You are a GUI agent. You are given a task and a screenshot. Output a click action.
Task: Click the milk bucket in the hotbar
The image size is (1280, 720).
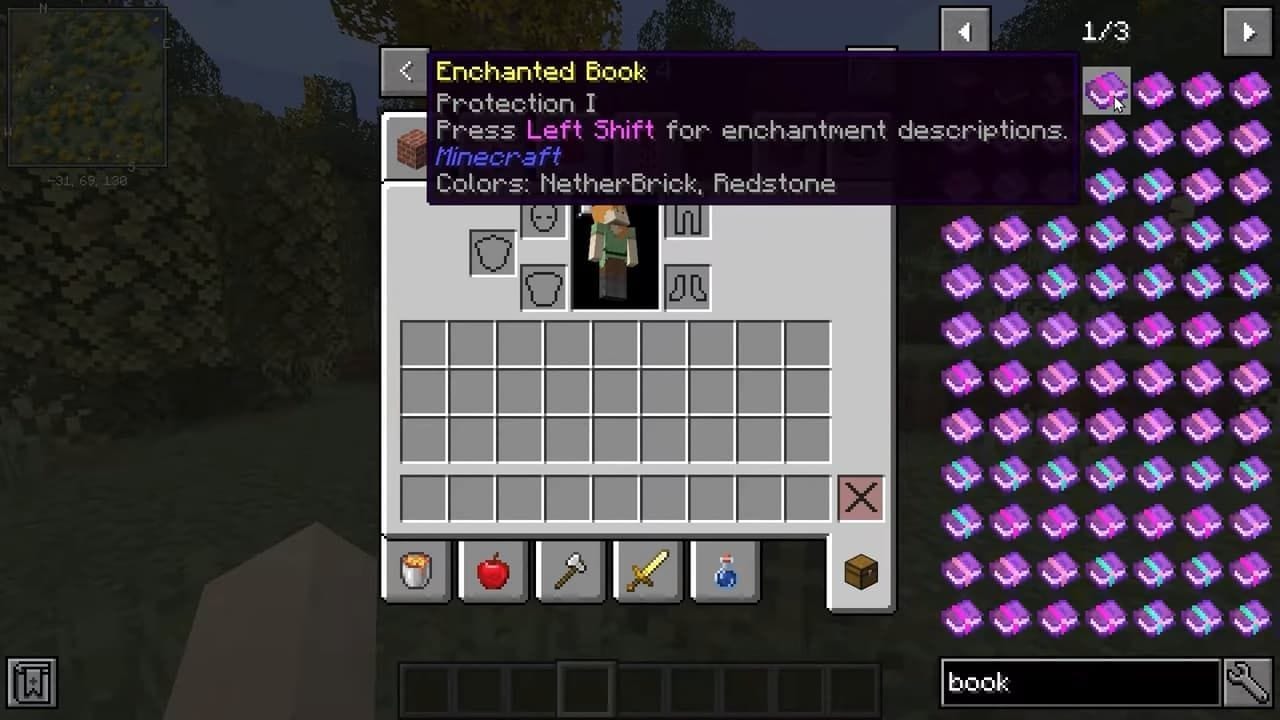[416, 570]
